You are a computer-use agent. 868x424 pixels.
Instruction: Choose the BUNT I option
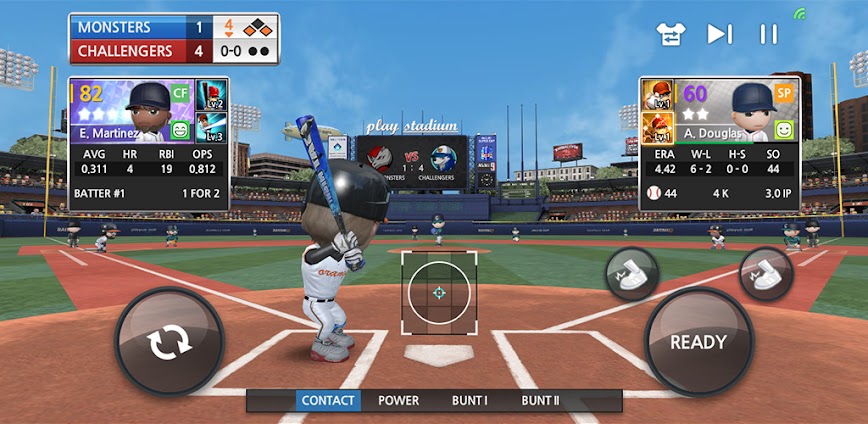(469, 401)
